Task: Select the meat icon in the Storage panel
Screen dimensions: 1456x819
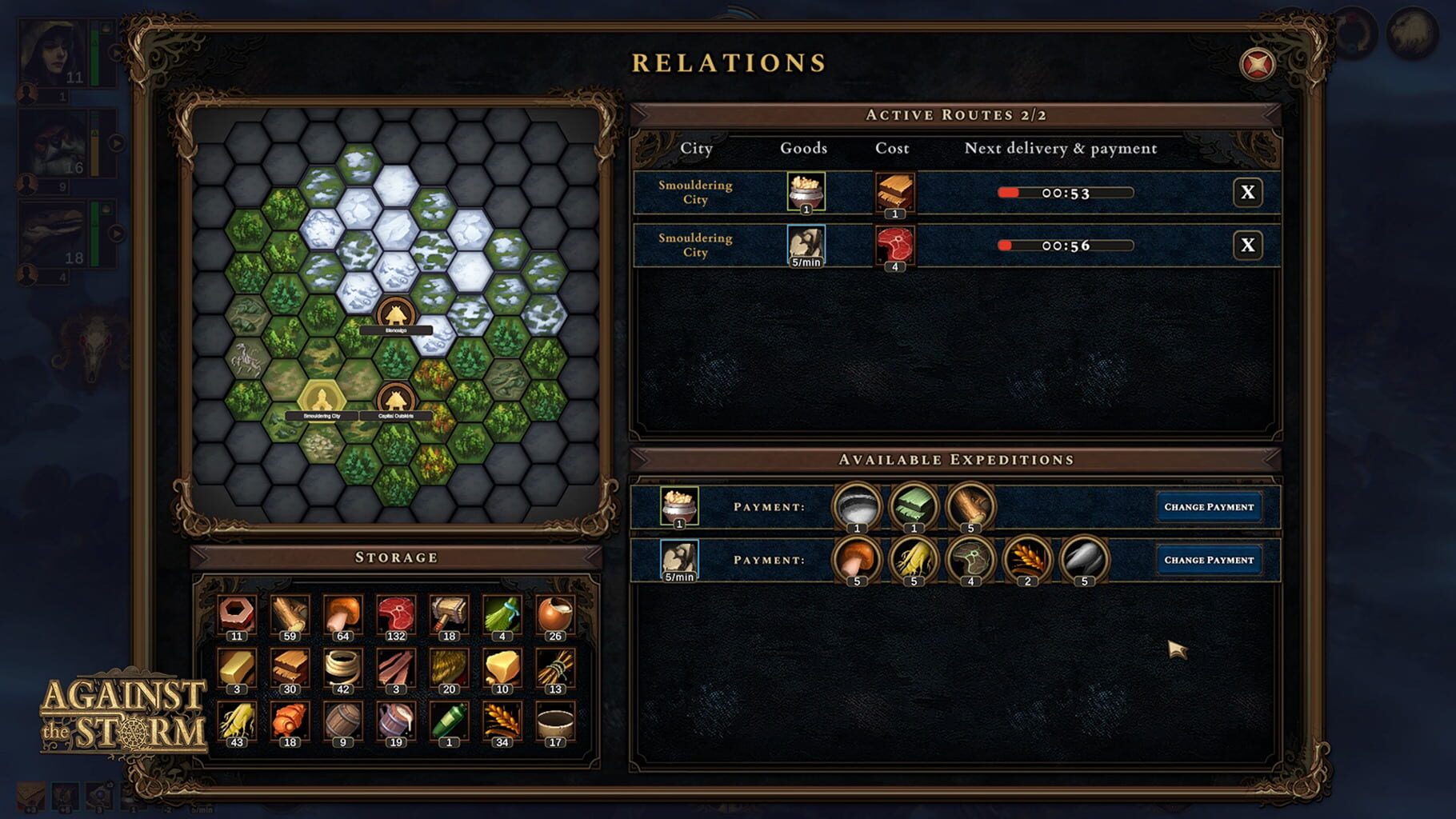Action: pos(396,612)
